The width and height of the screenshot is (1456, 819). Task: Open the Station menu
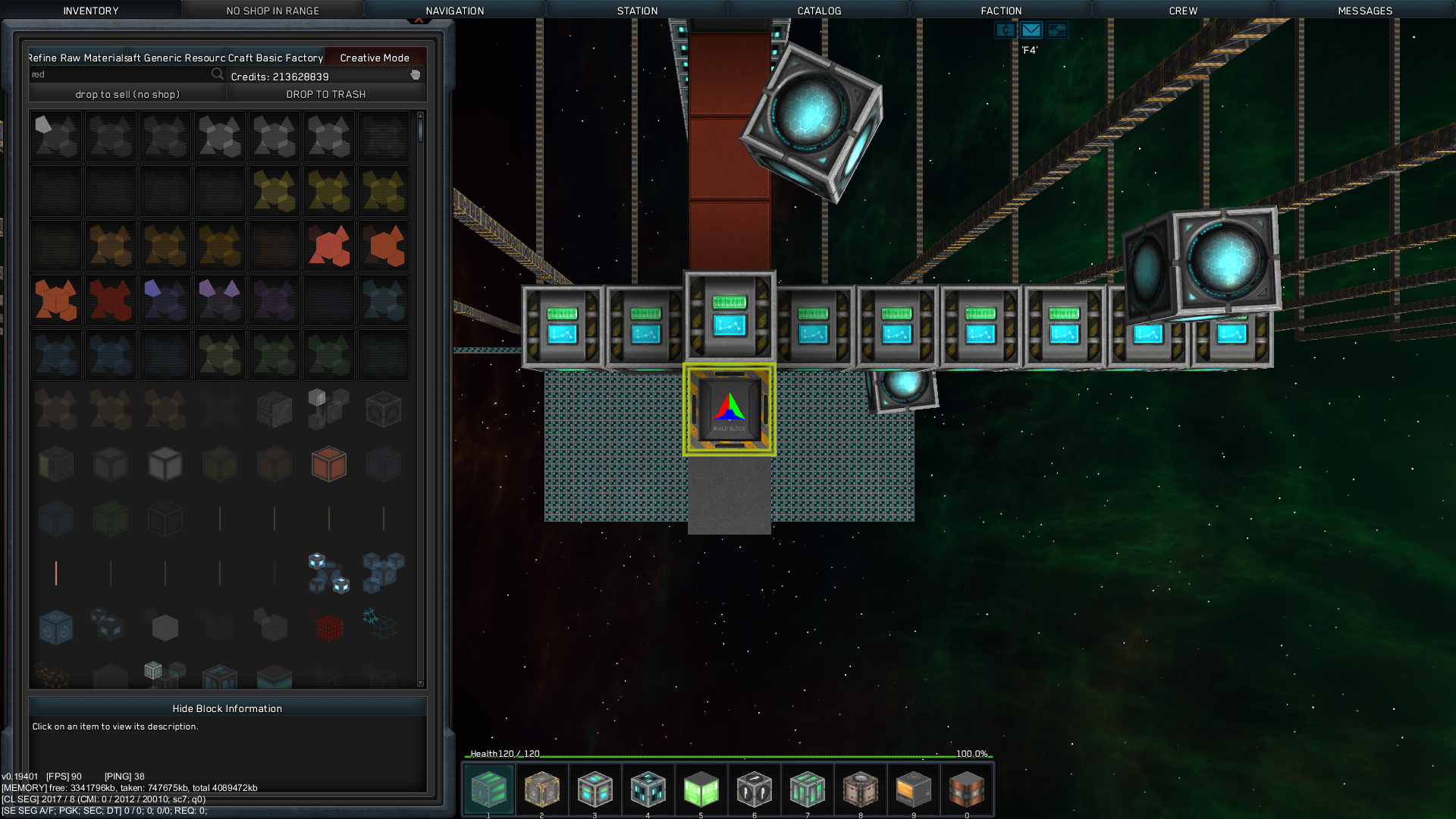tap(637, 11)
